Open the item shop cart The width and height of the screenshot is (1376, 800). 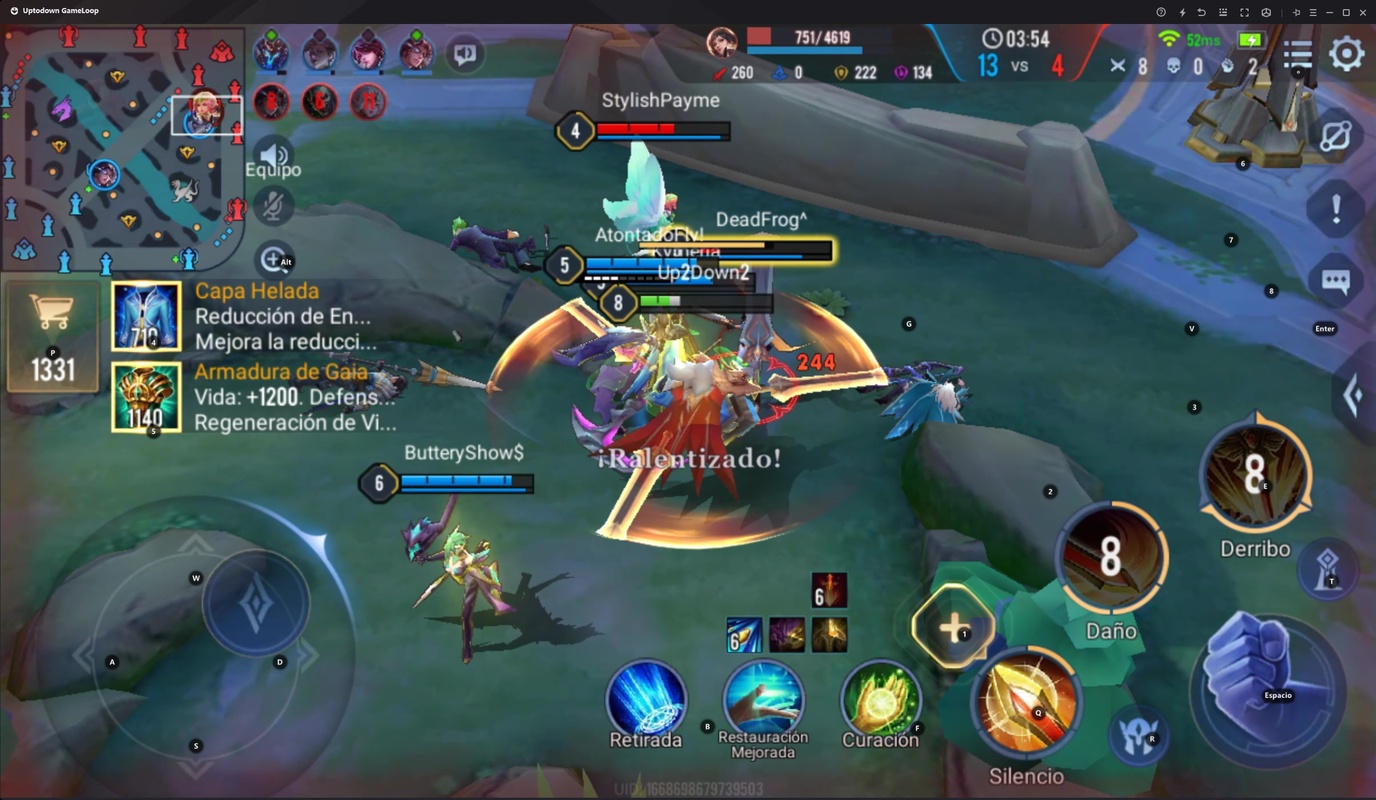tap(53, 336)
